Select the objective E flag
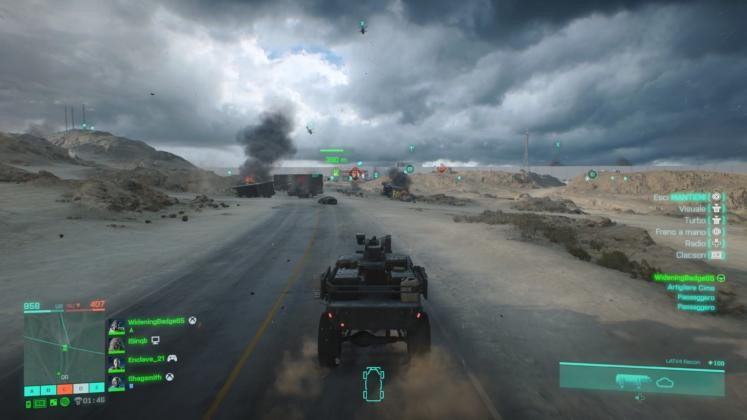 pos(97,388)
